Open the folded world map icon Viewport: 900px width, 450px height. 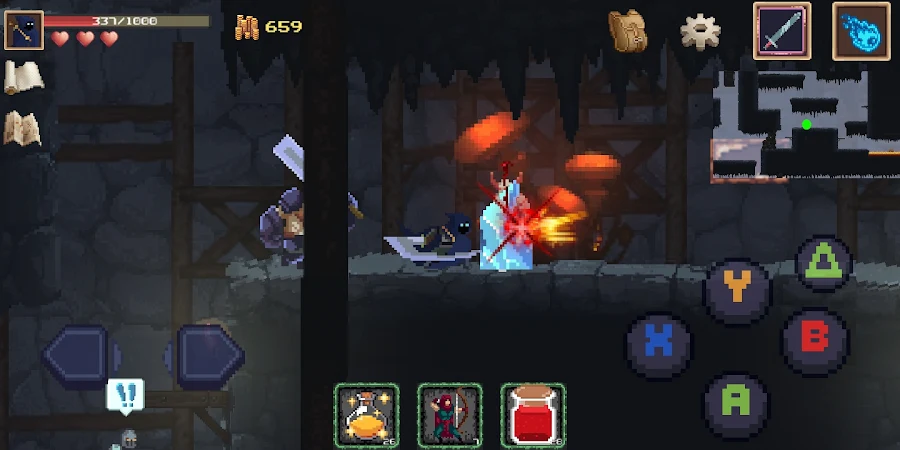point(22,128)
